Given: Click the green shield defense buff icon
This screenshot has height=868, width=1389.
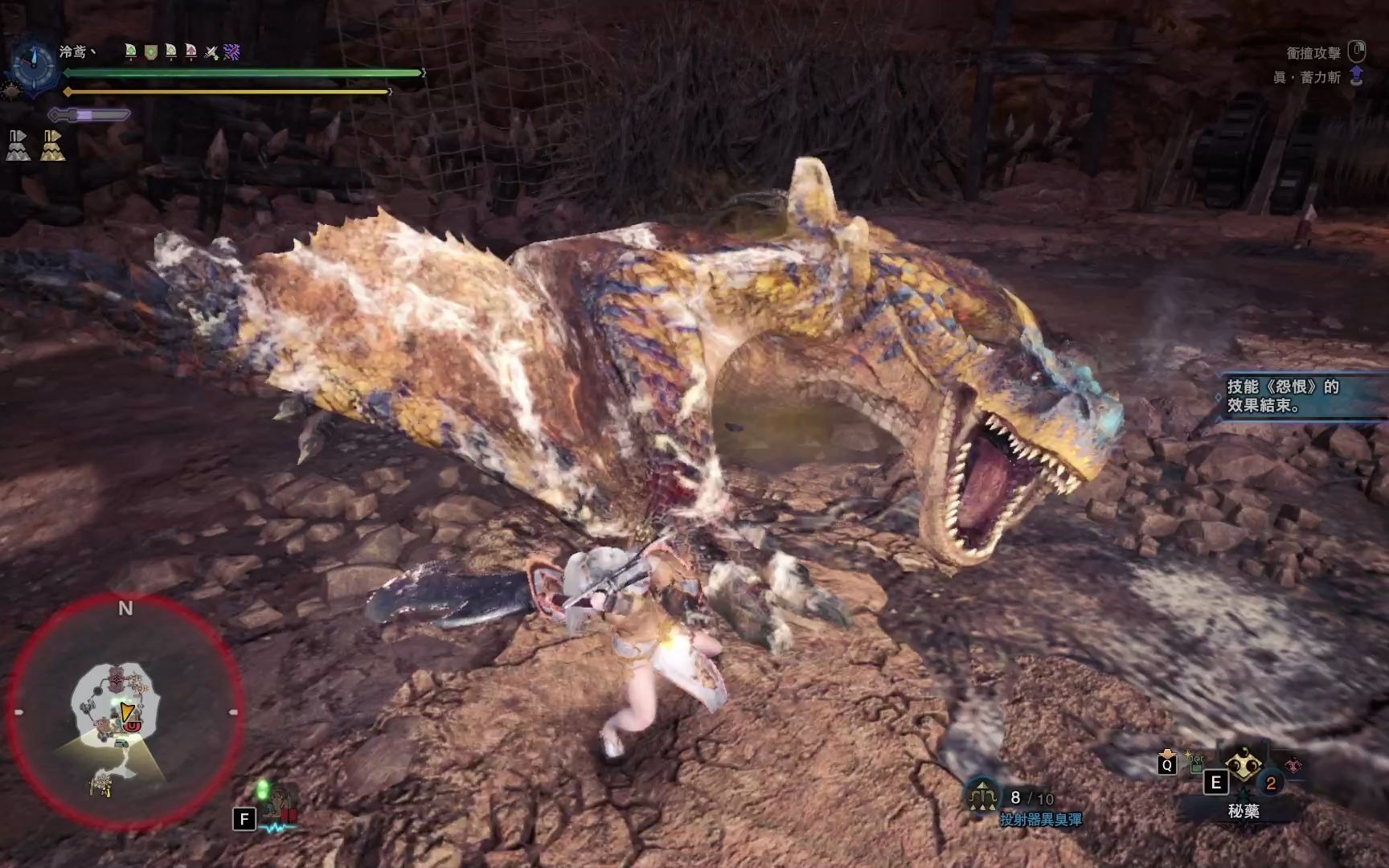Looking at the screenshot, I should click(x=150, y=52).
